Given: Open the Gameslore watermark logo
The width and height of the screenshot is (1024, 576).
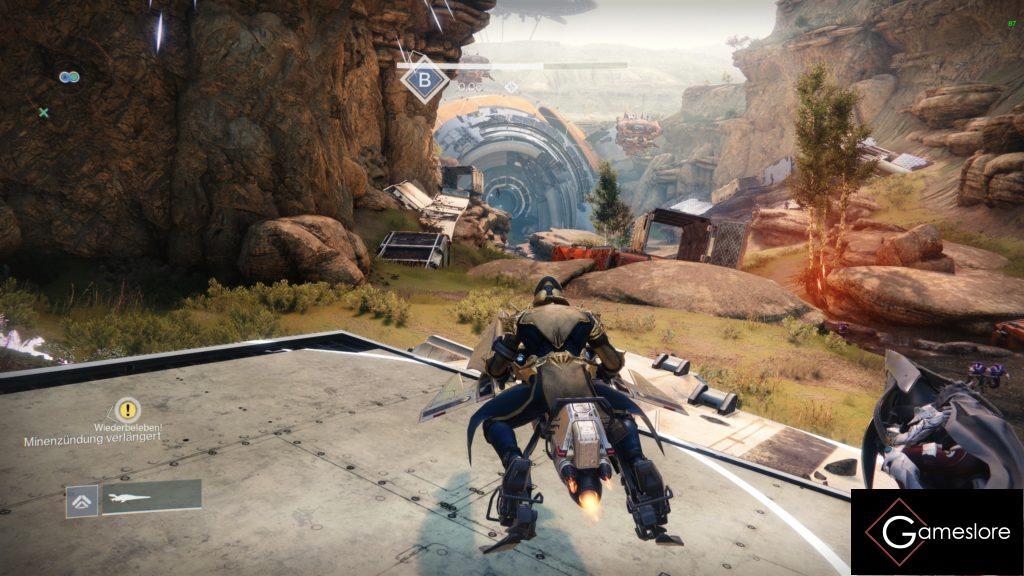Looking at the screenshot, I should tap(936, 532).
